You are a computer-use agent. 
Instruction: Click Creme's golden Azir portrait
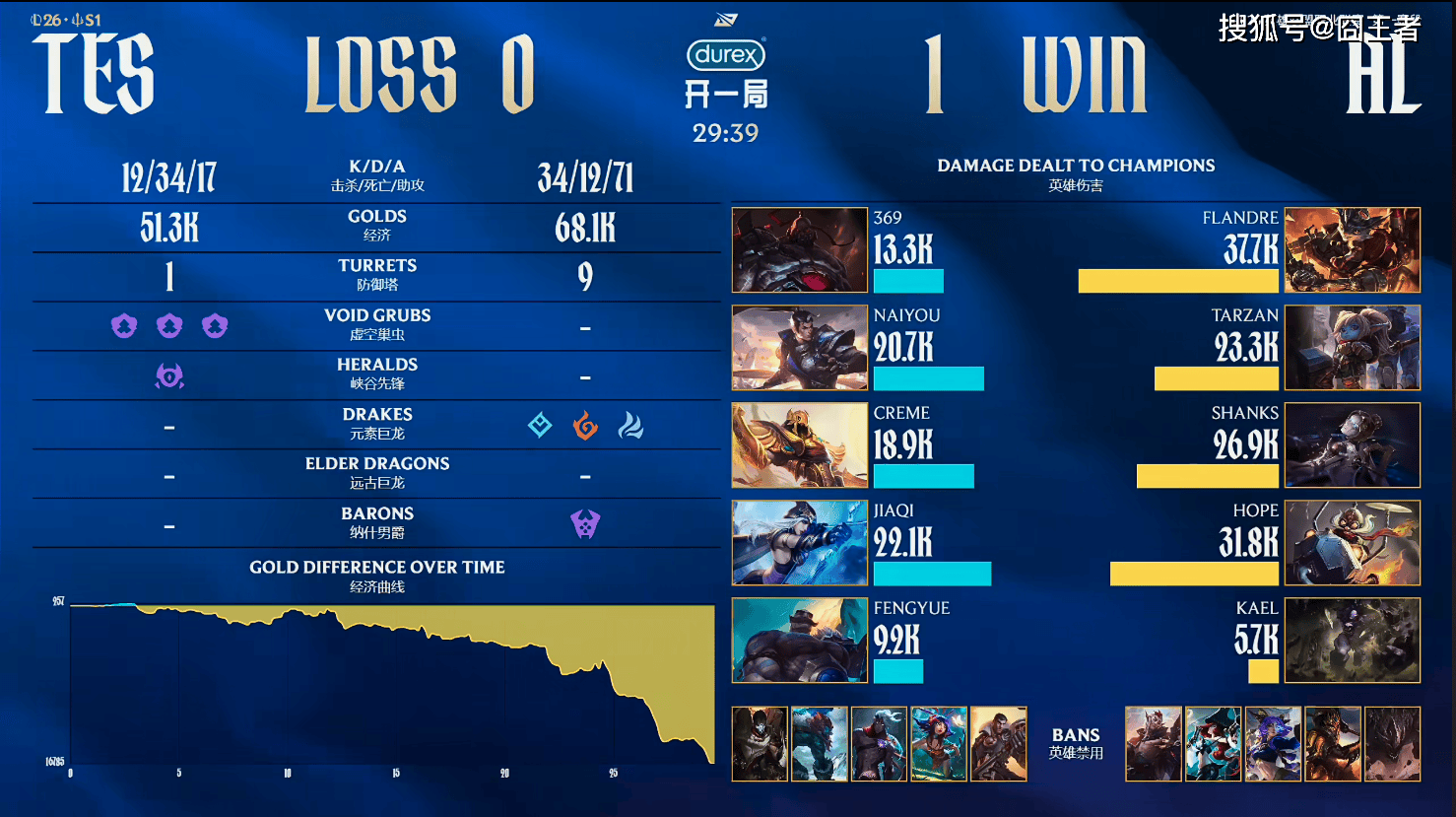click(x=799, y=444)
